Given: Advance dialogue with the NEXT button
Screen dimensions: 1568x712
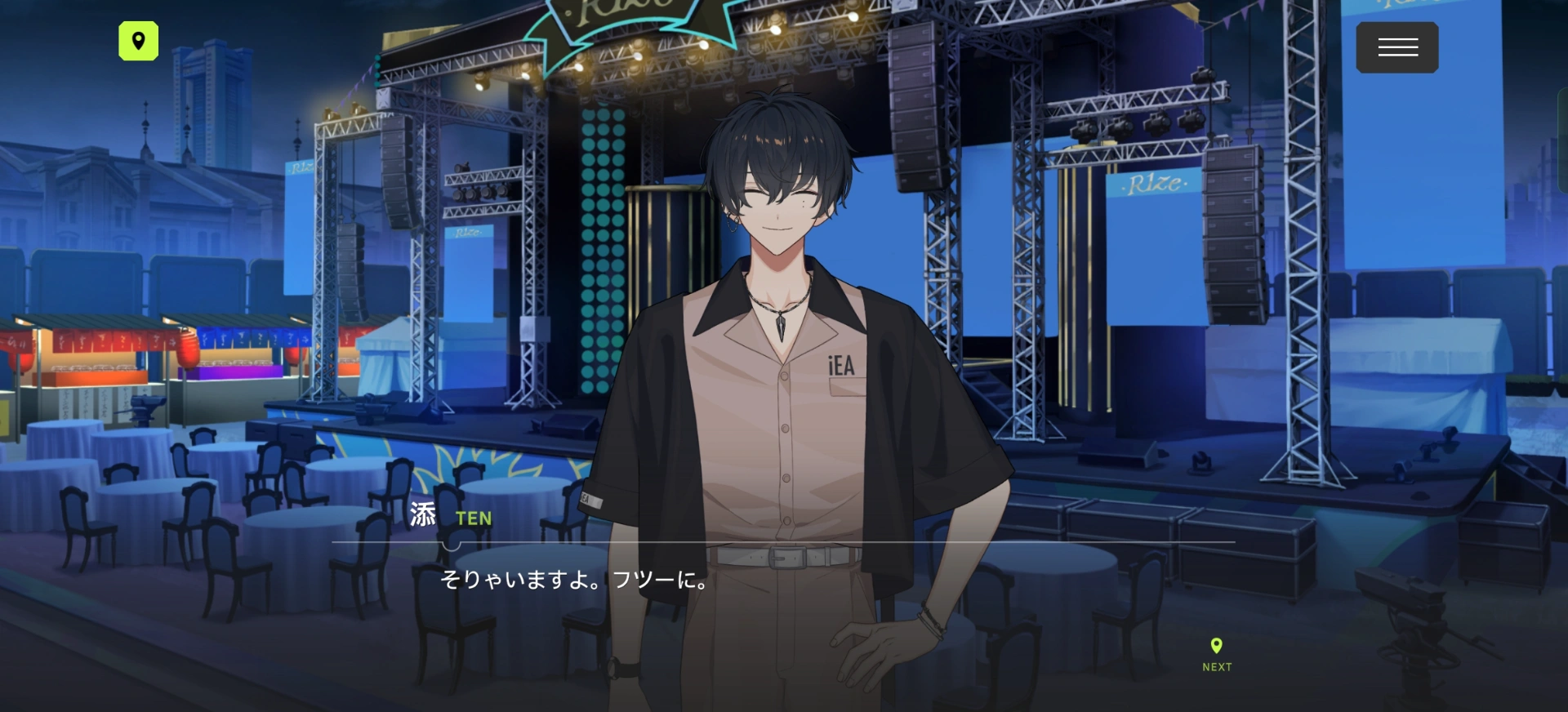Looking at the screenshot, I should tap(1216, 655).
